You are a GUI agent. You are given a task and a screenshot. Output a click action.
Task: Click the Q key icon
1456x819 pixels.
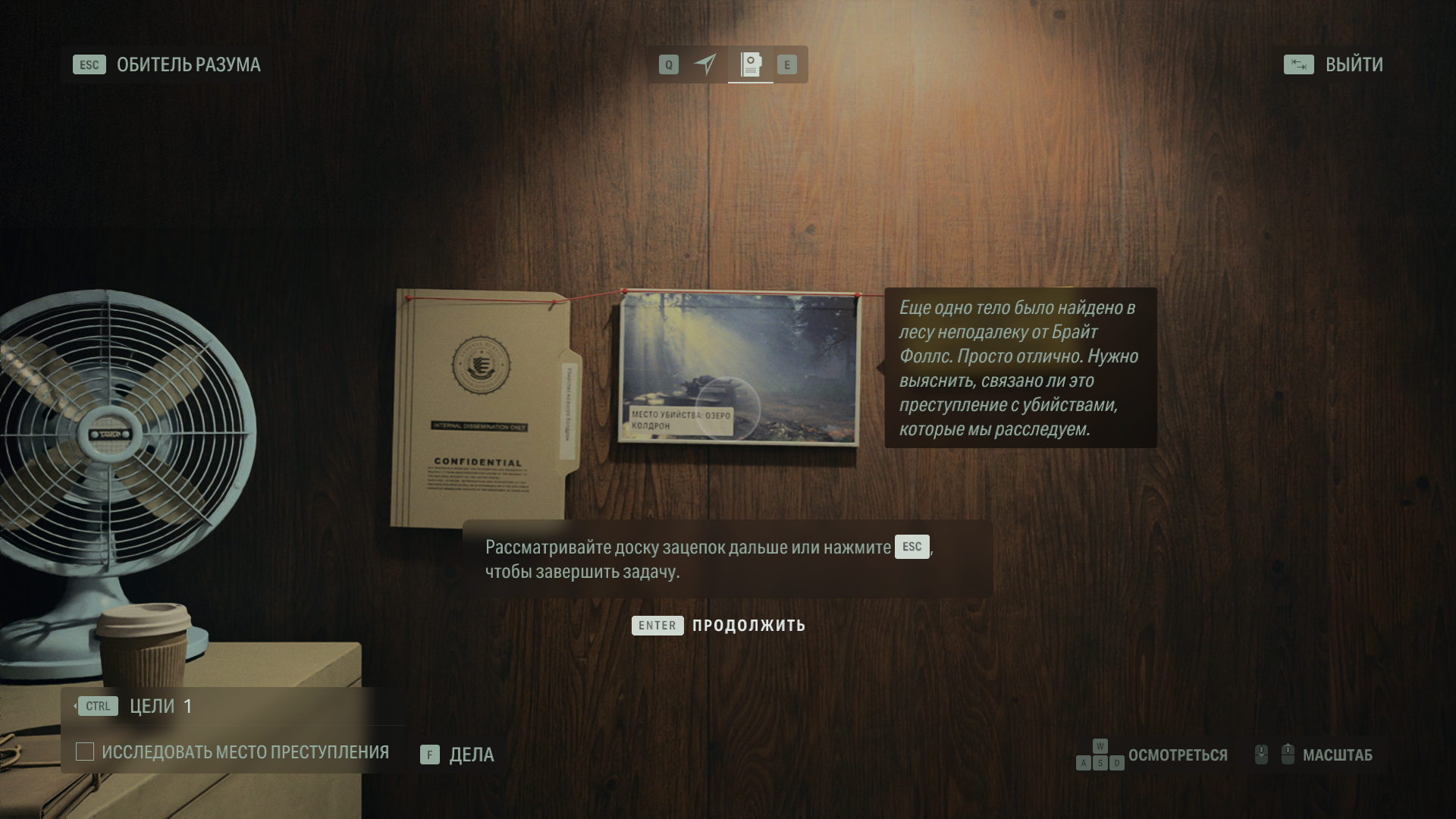point(667,64)
